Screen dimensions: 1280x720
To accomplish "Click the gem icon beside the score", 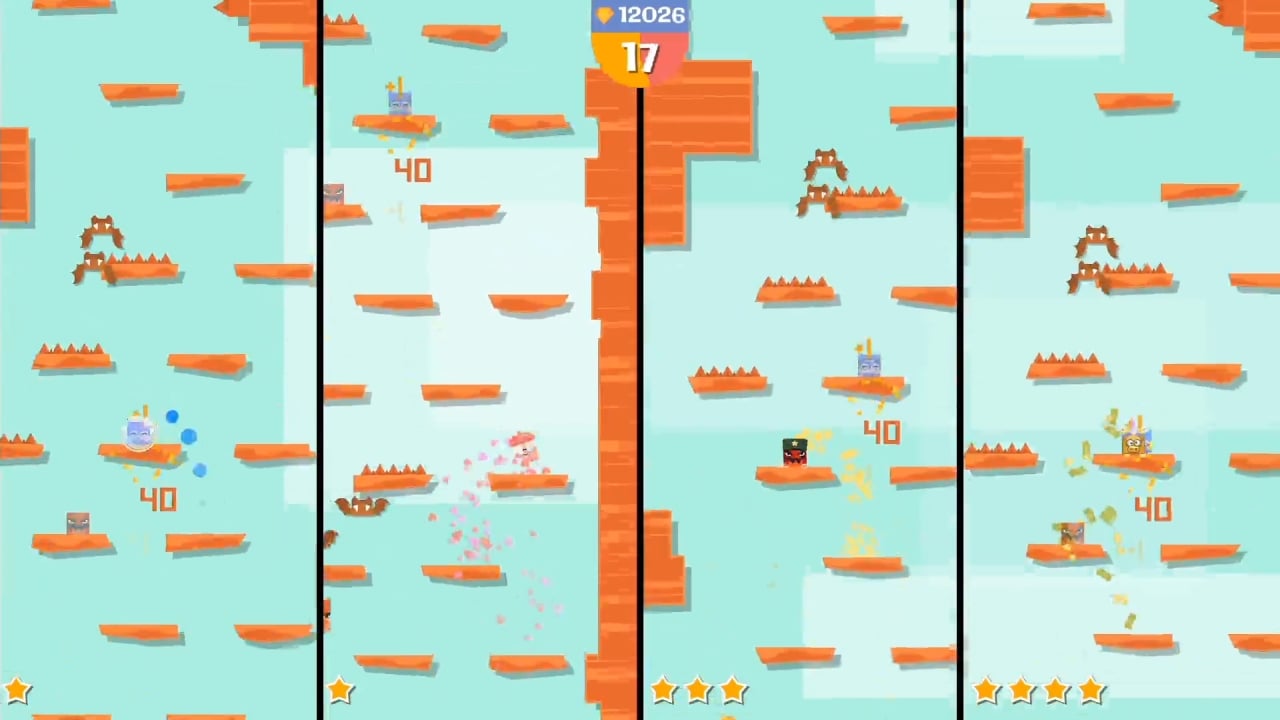I will pyautogui.click(x=604, y=15).
